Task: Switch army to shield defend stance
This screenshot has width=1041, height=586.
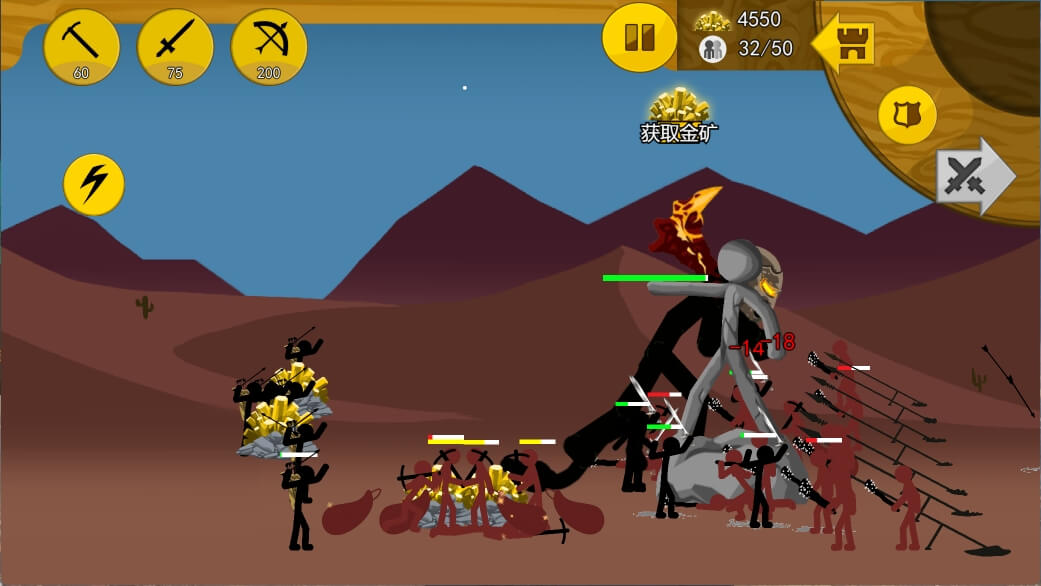Action: tap(907, 115)
